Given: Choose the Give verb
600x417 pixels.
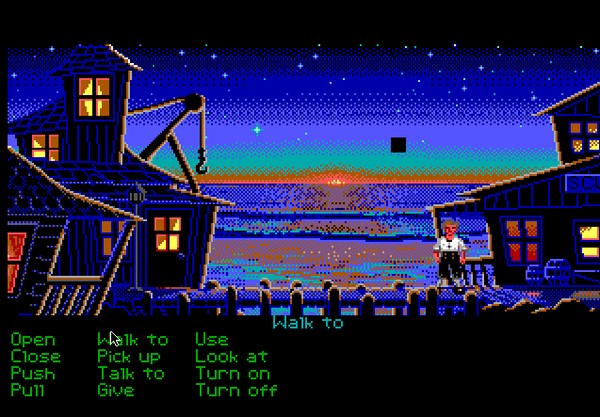Looking at the screenshot, I should [116, 391].
